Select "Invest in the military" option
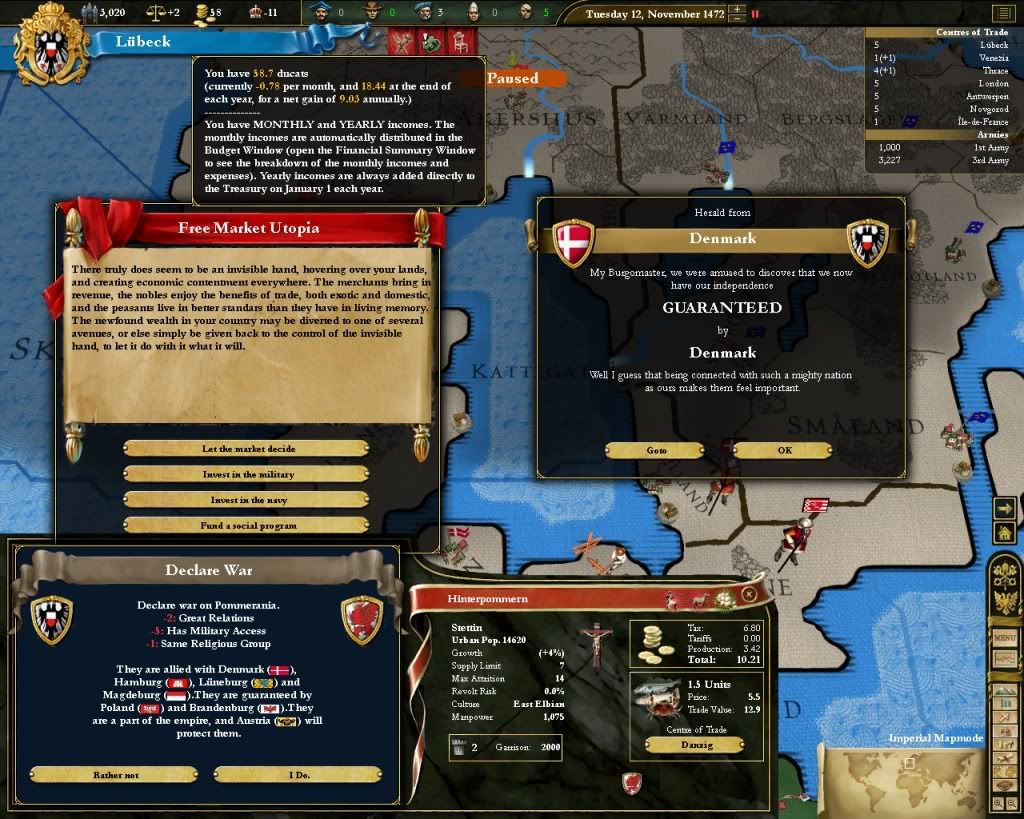This screenshot has width=1024, height=819. pos(248,474)
